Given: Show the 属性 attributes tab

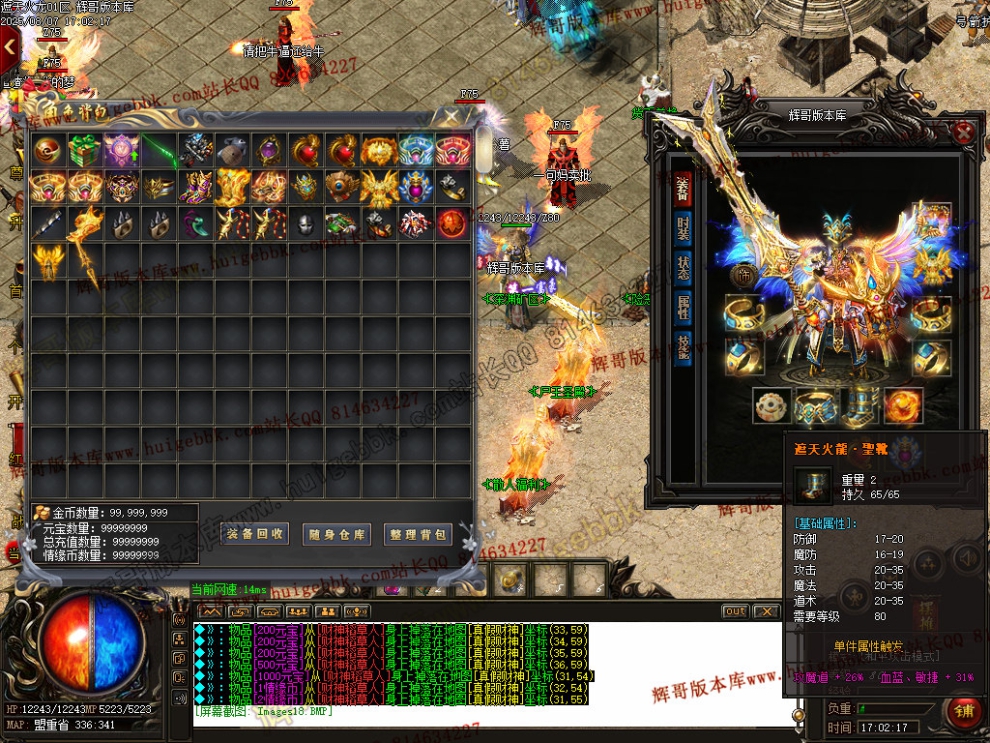Looking at the screenshot, I should click(683, 307).
